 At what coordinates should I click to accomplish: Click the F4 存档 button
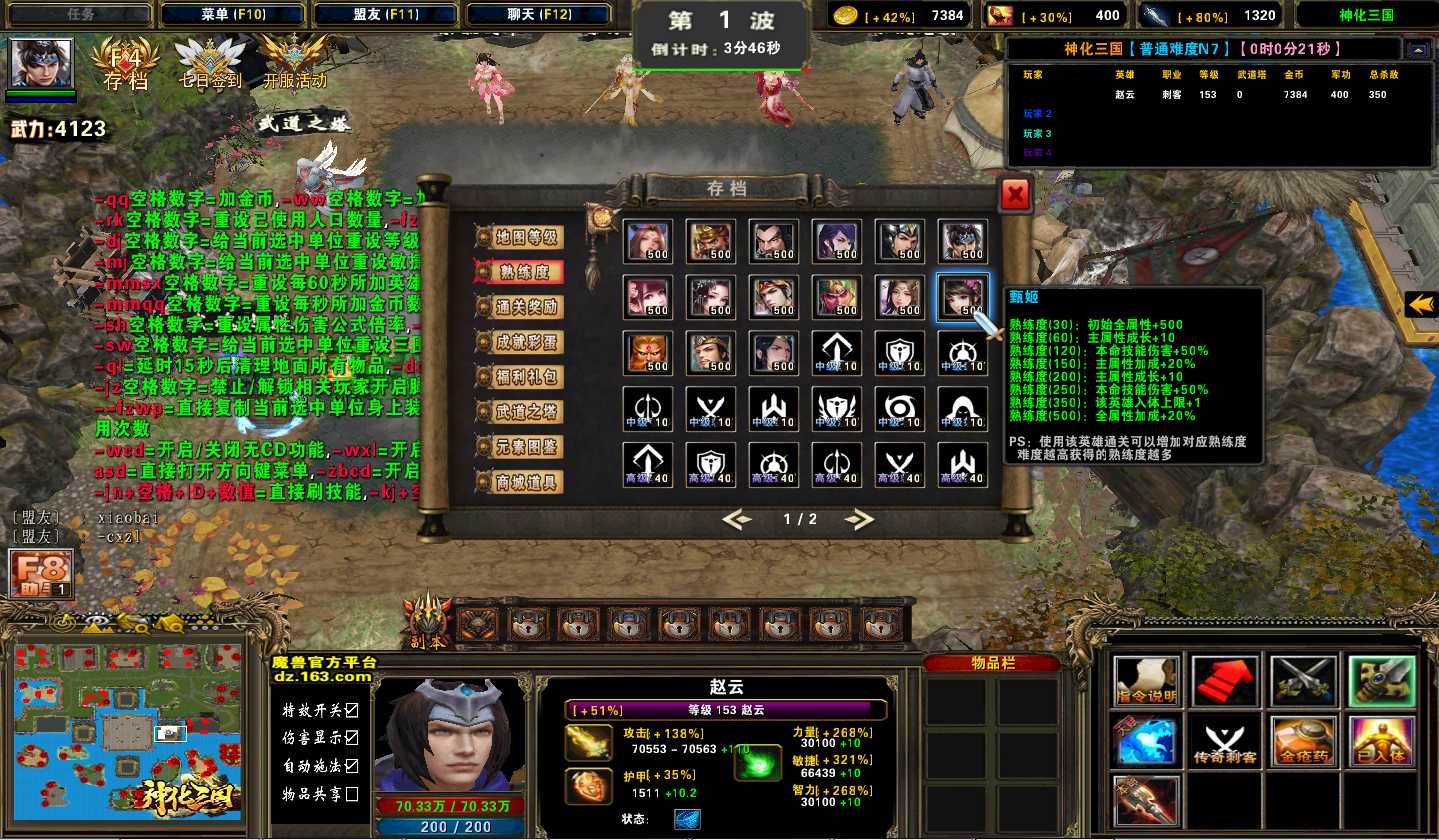pos(126,67)
